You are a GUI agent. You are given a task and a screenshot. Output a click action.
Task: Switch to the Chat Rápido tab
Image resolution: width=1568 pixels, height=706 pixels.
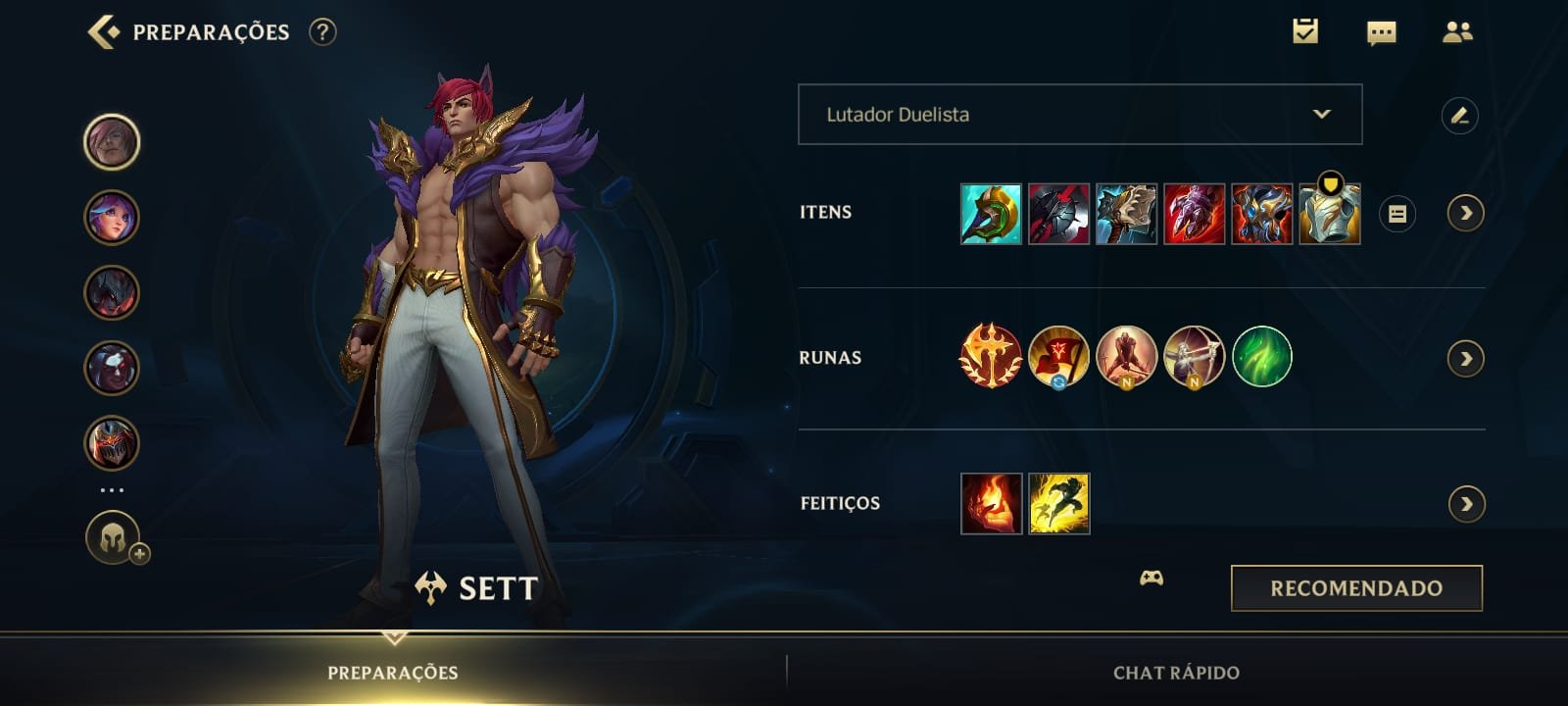1174,674
